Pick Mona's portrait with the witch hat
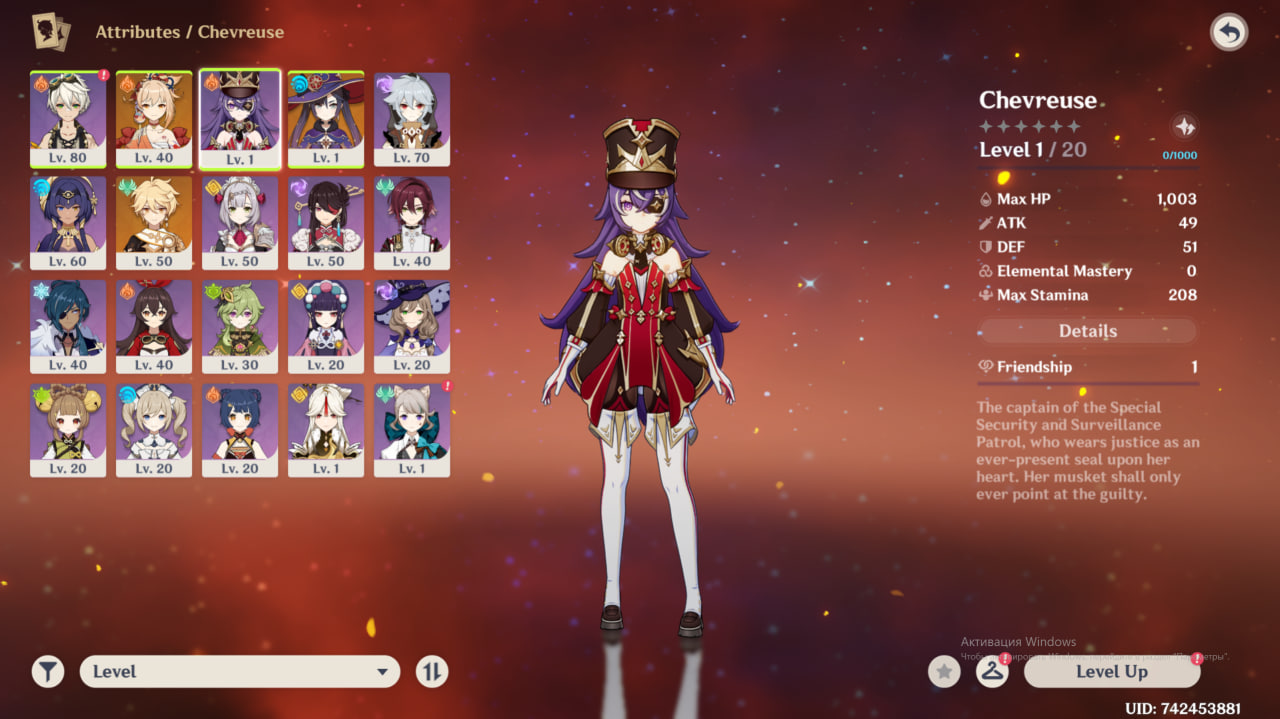Image resolution: width=1280 pixels, height=719 pixels. pos(326,118)
